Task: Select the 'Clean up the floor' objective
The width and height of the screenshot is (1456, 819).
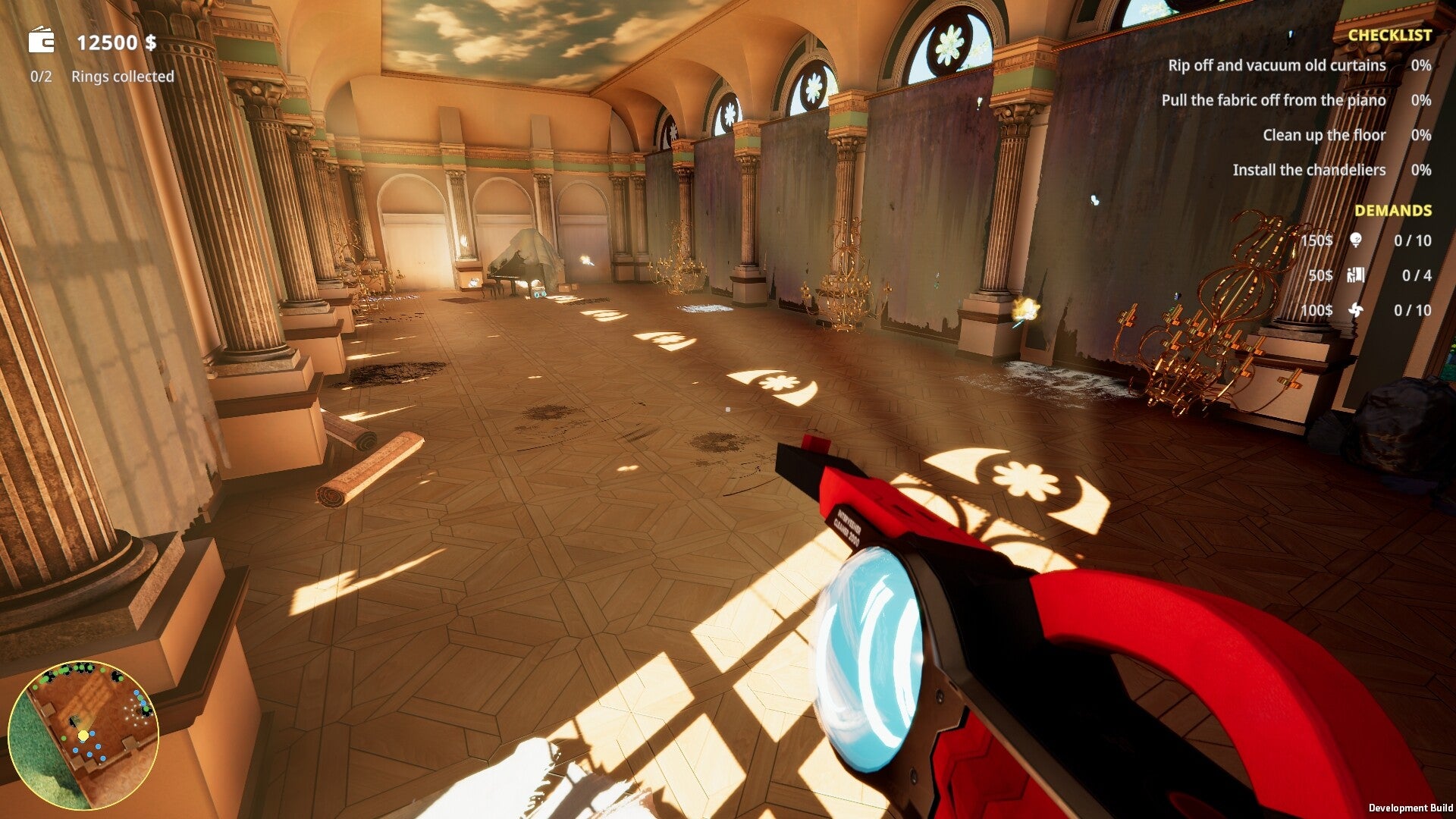Action: 1323,136
